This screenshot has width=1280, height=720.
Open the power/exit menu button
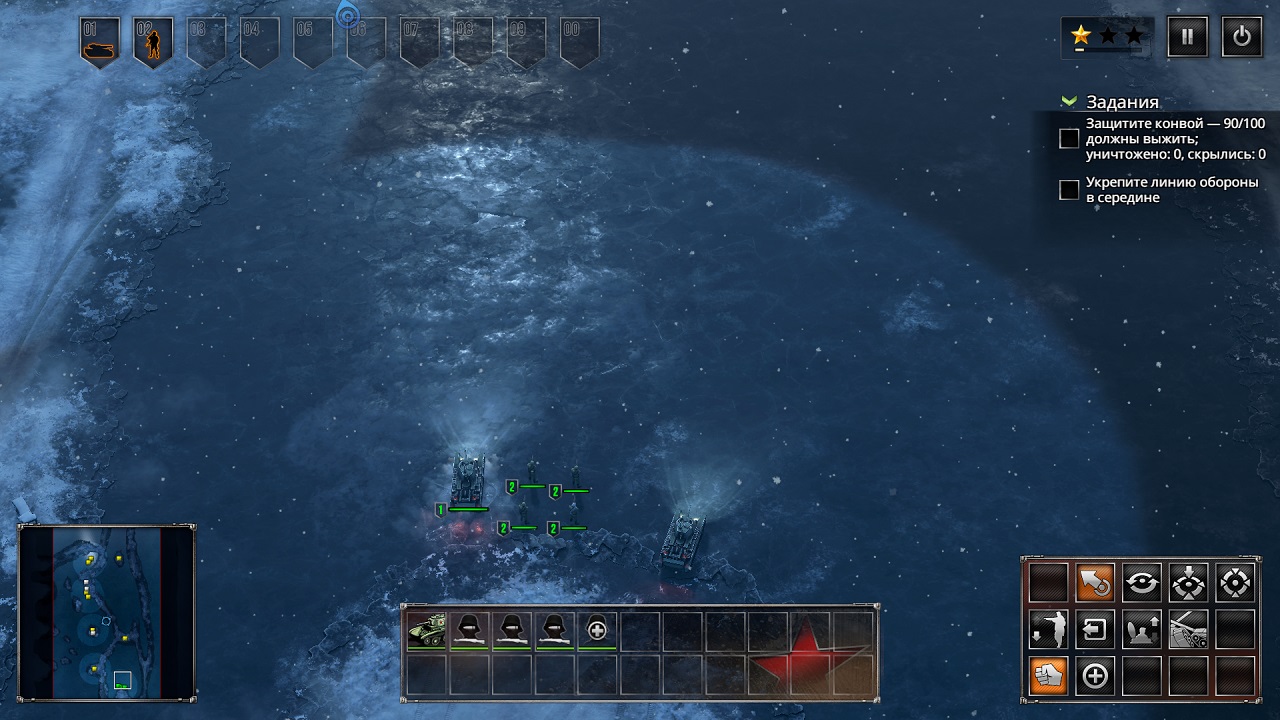coord(1241,37)
